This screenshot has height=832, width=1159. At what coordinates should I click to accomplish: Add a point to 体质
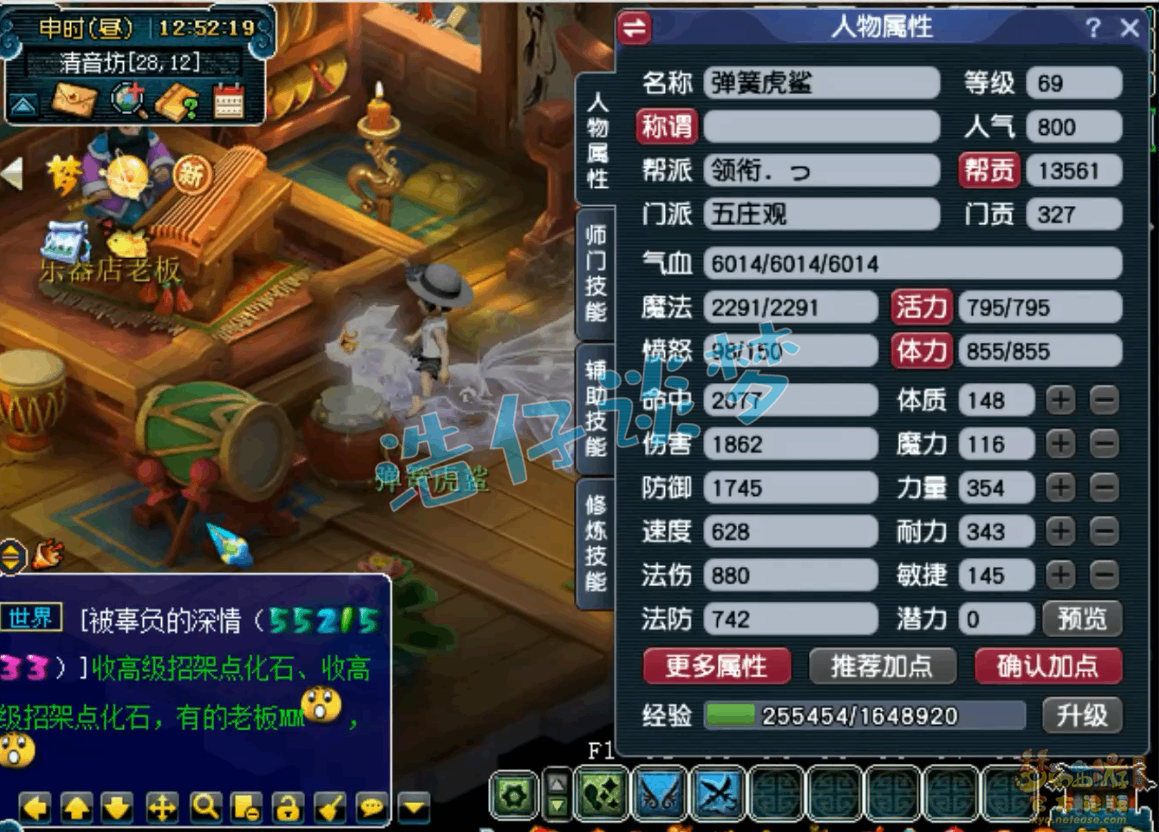coord(1060,400)
